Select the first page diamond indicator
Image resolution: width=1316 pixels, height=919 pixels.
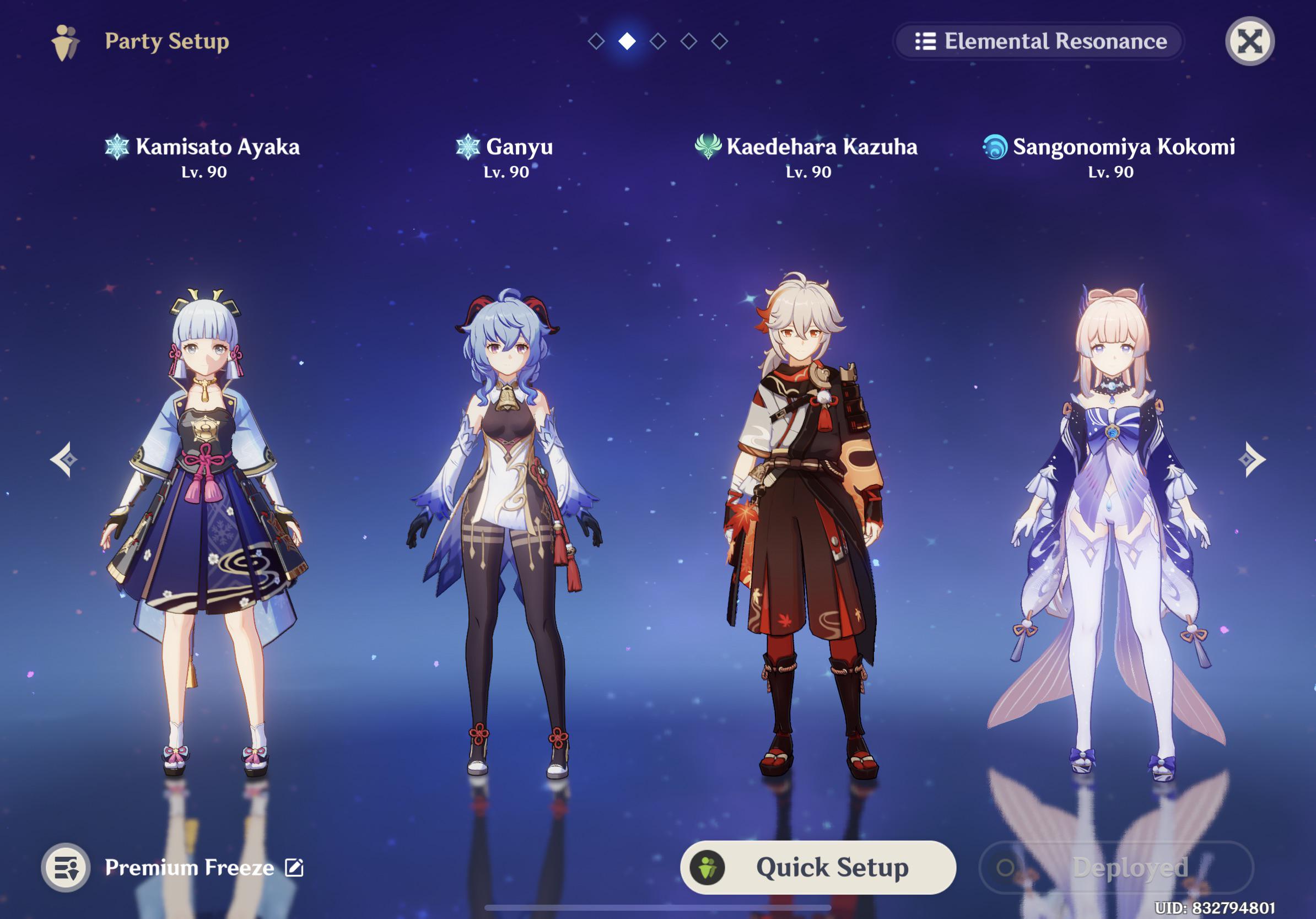[x=596, y=41]
